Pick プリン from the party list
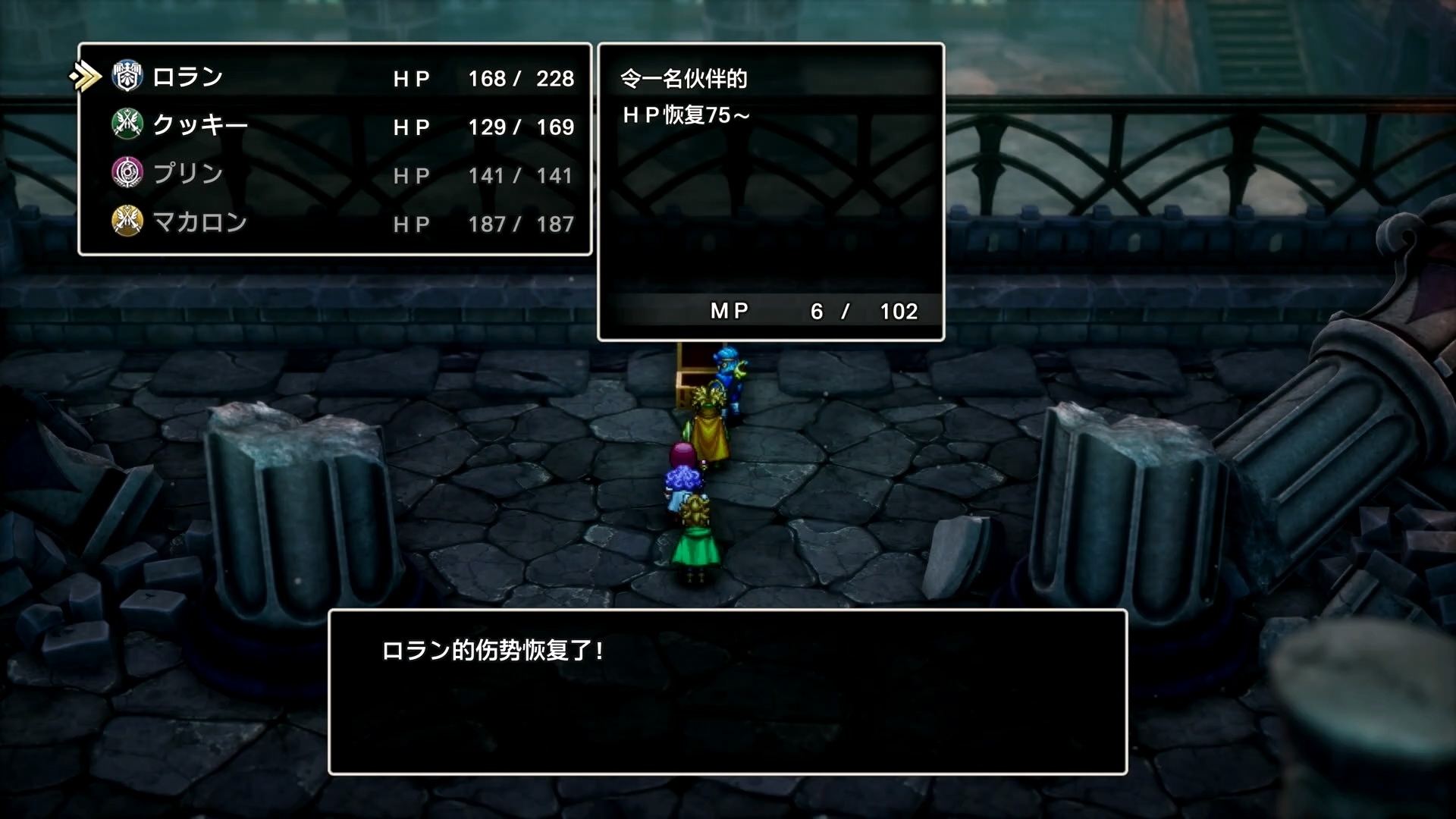Screen dimensions: 1456x819 pos(187,174)
